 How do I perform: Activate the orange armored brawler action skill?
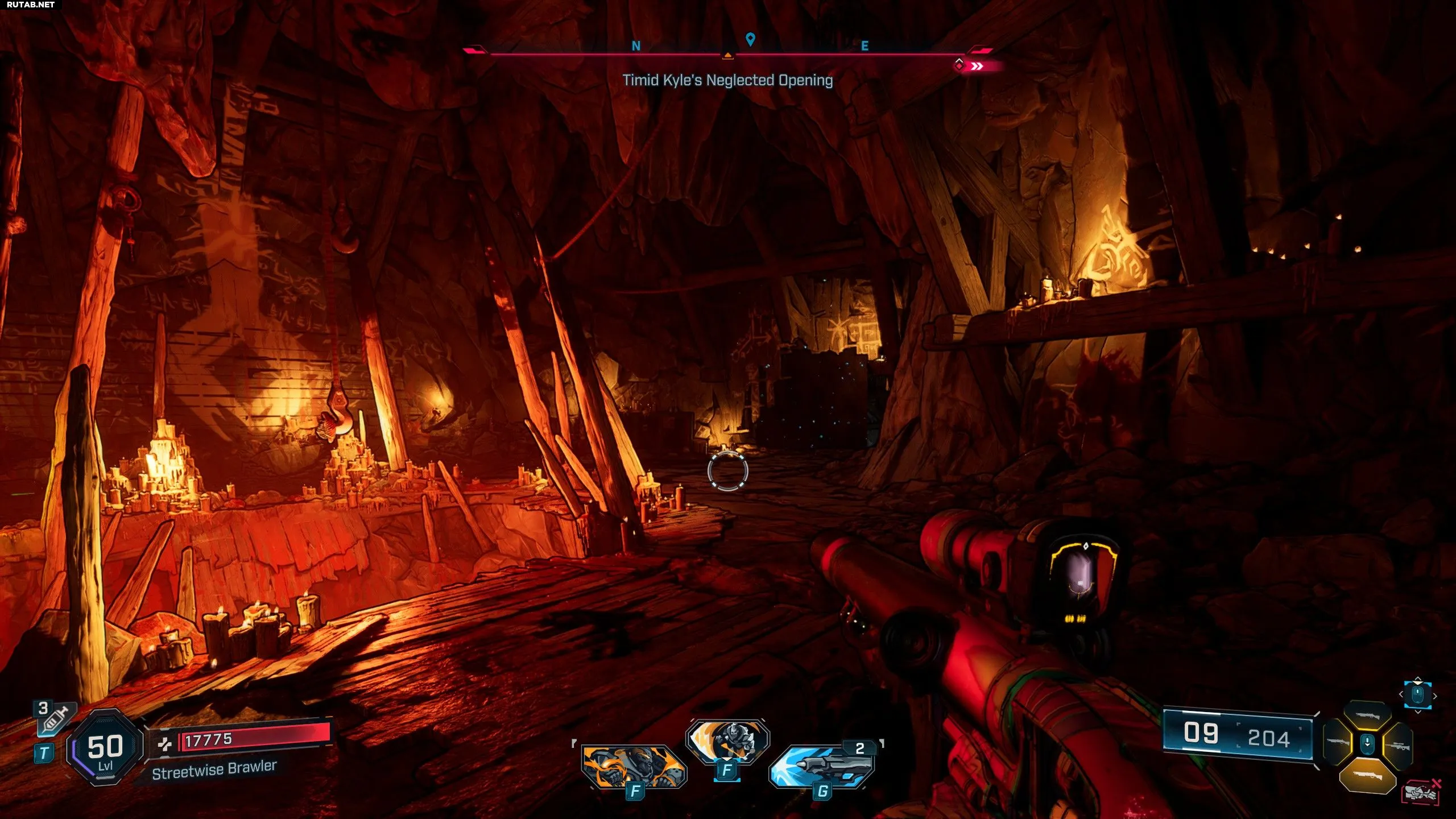[x=634, y=765]
